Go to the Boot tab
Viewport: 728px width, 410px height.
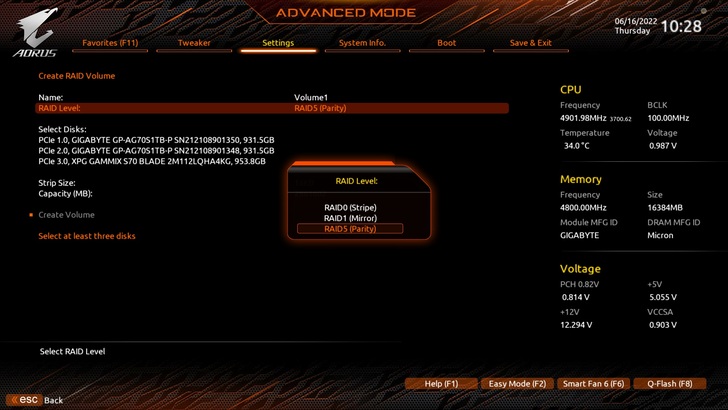point(447,43)
